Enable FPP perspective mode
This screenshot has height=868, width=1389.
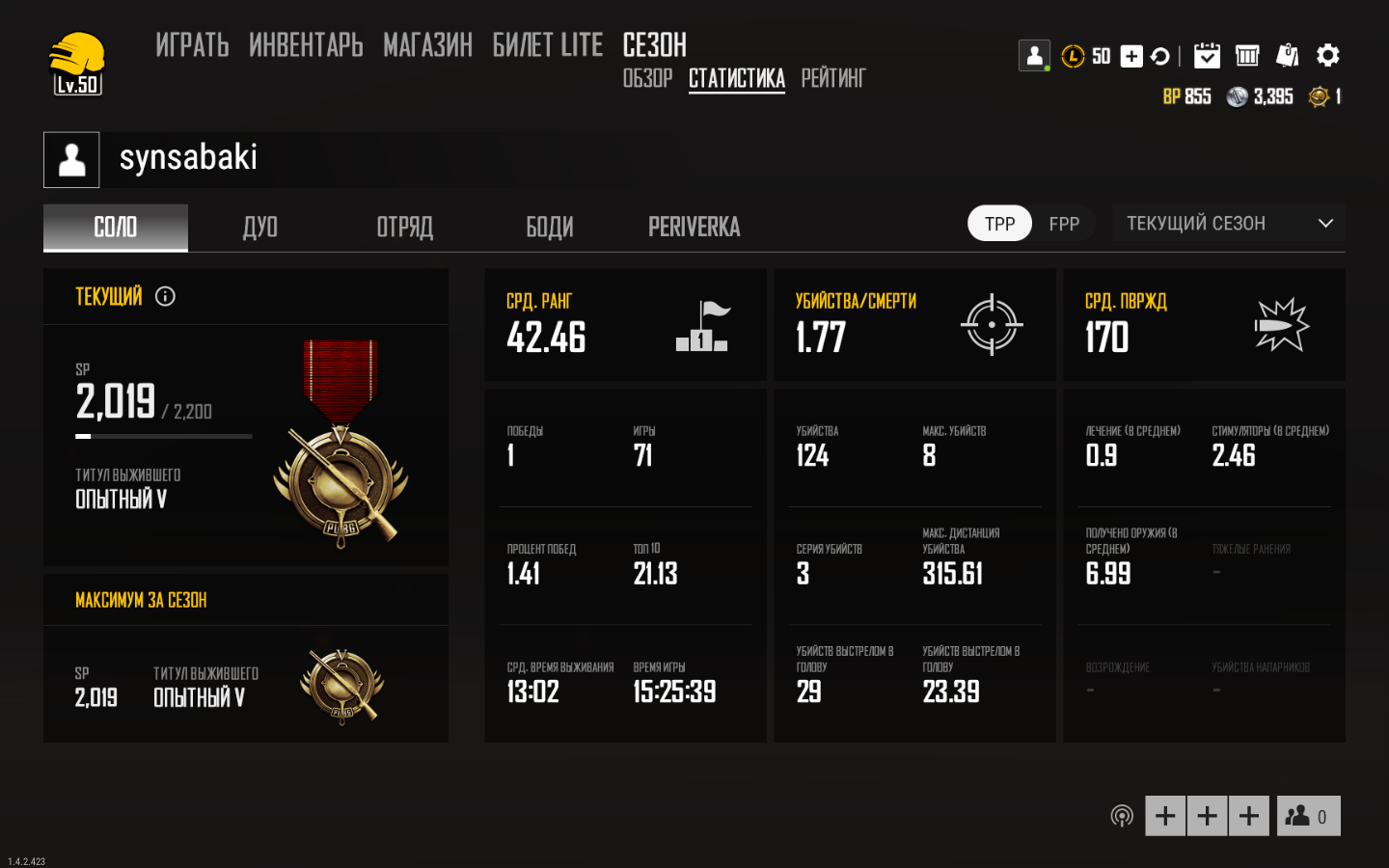tap(1064, 223)
